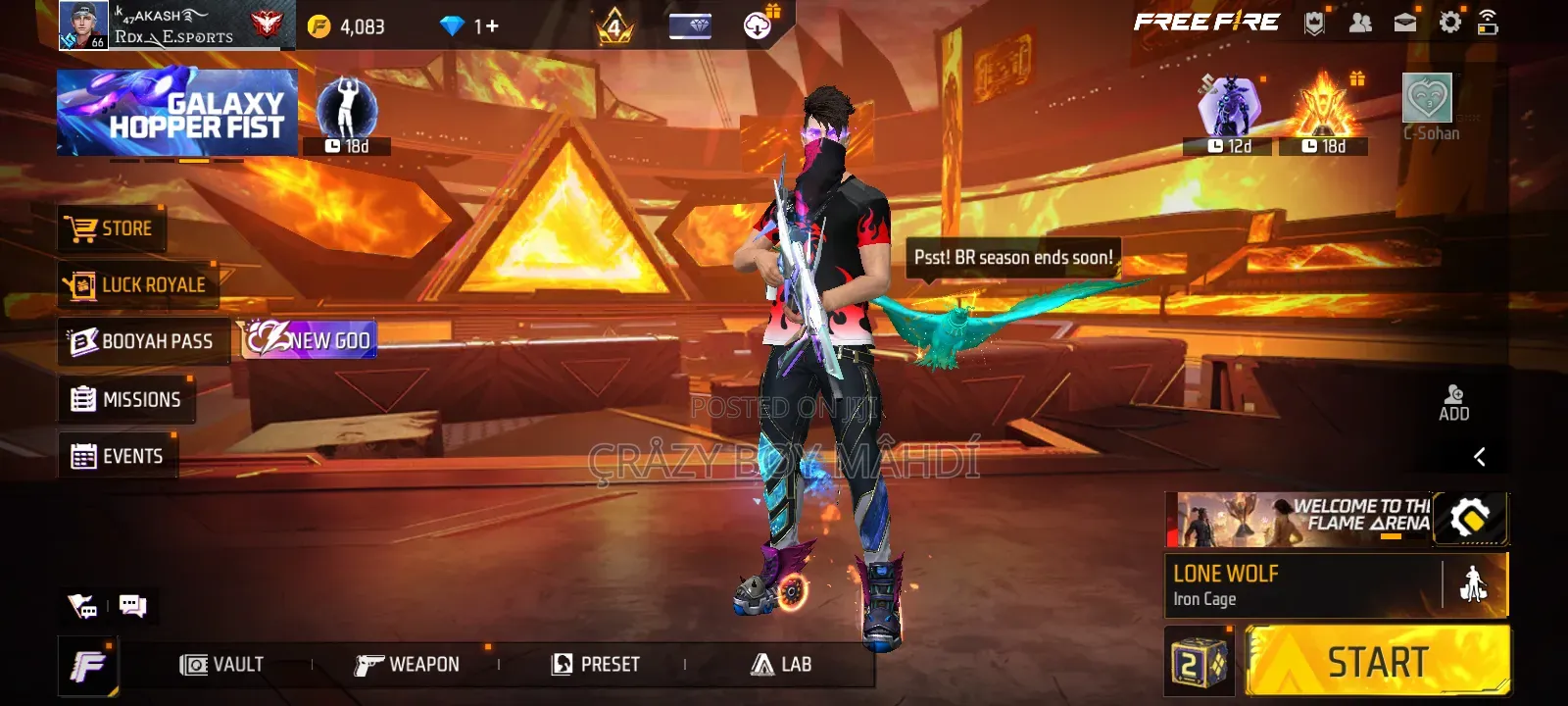Image resolution: width=1568 pixels, height=706 pixels.
Task: Open the Events menu
Action: [118, 456]
